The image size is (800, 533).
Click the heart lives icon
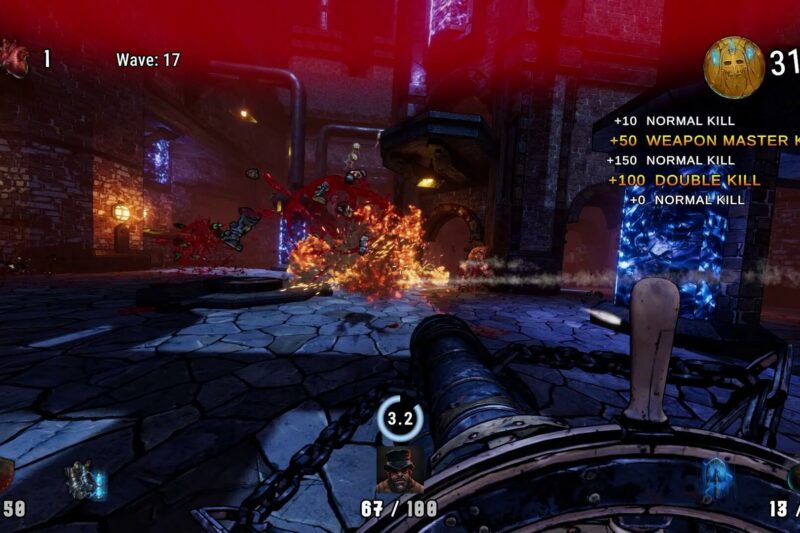point(14,58)
